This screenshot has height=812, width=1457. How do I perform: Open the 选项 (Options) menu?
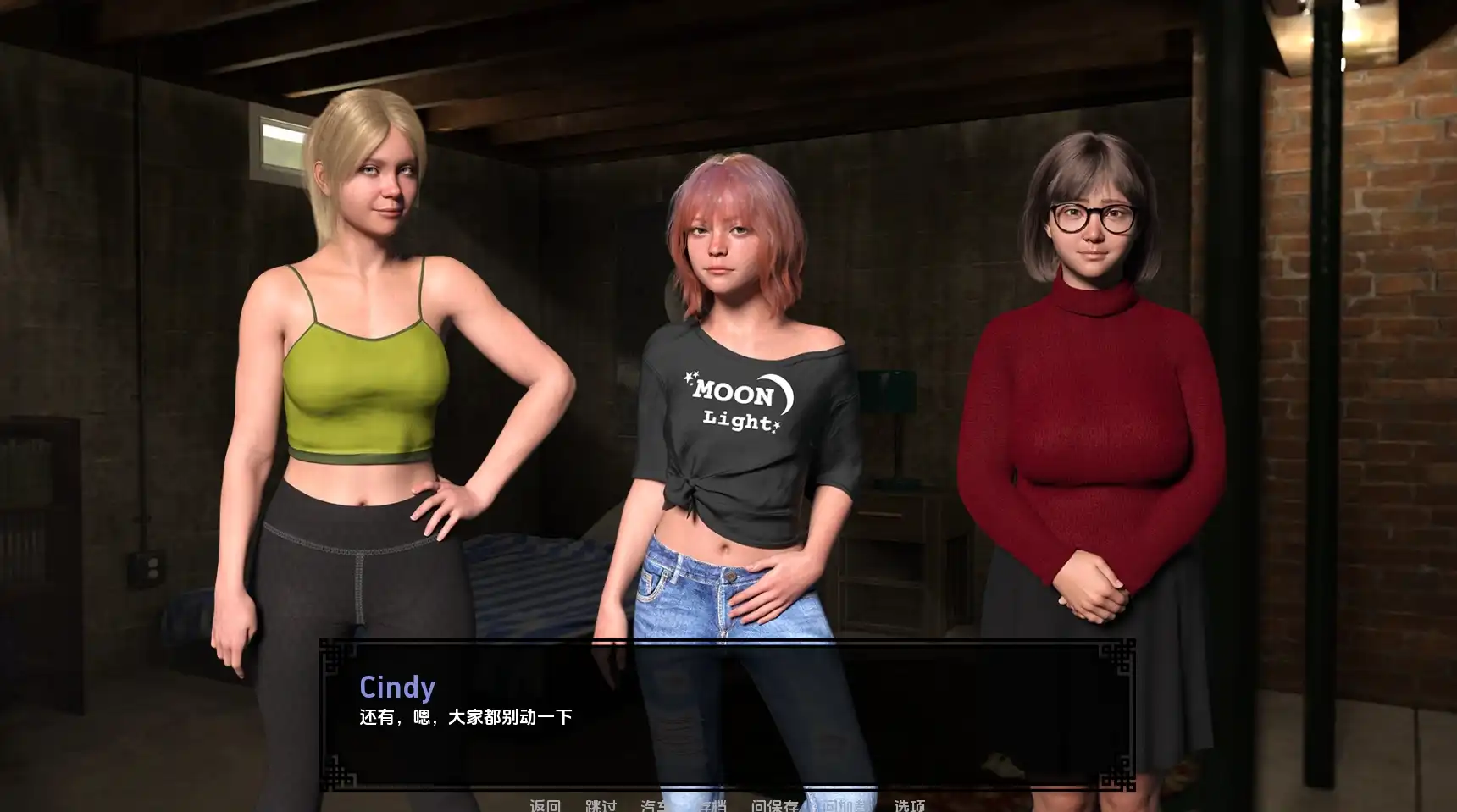pyautogui.click(x=909, y=804)
